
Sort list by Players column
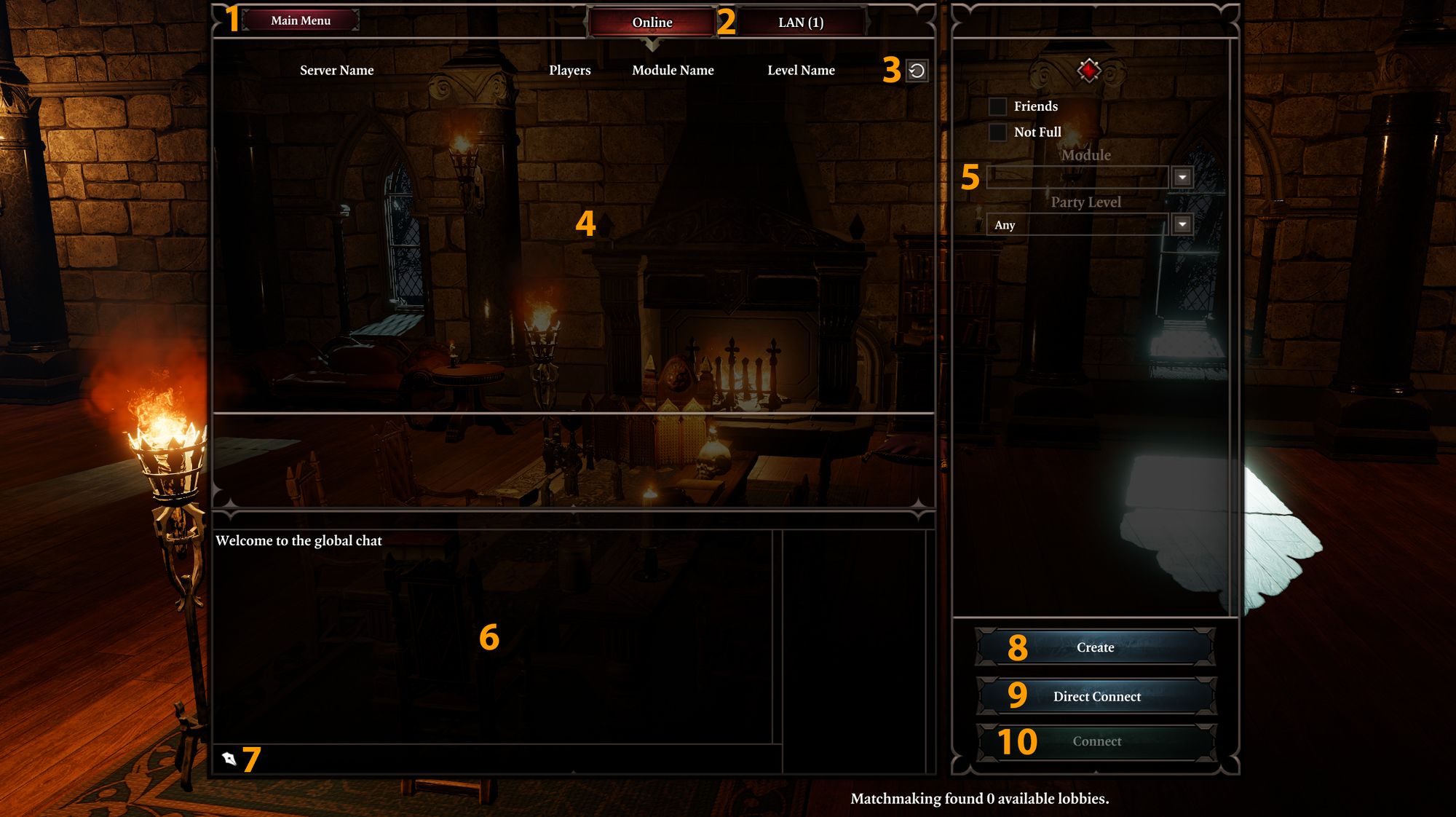(569, 71)
